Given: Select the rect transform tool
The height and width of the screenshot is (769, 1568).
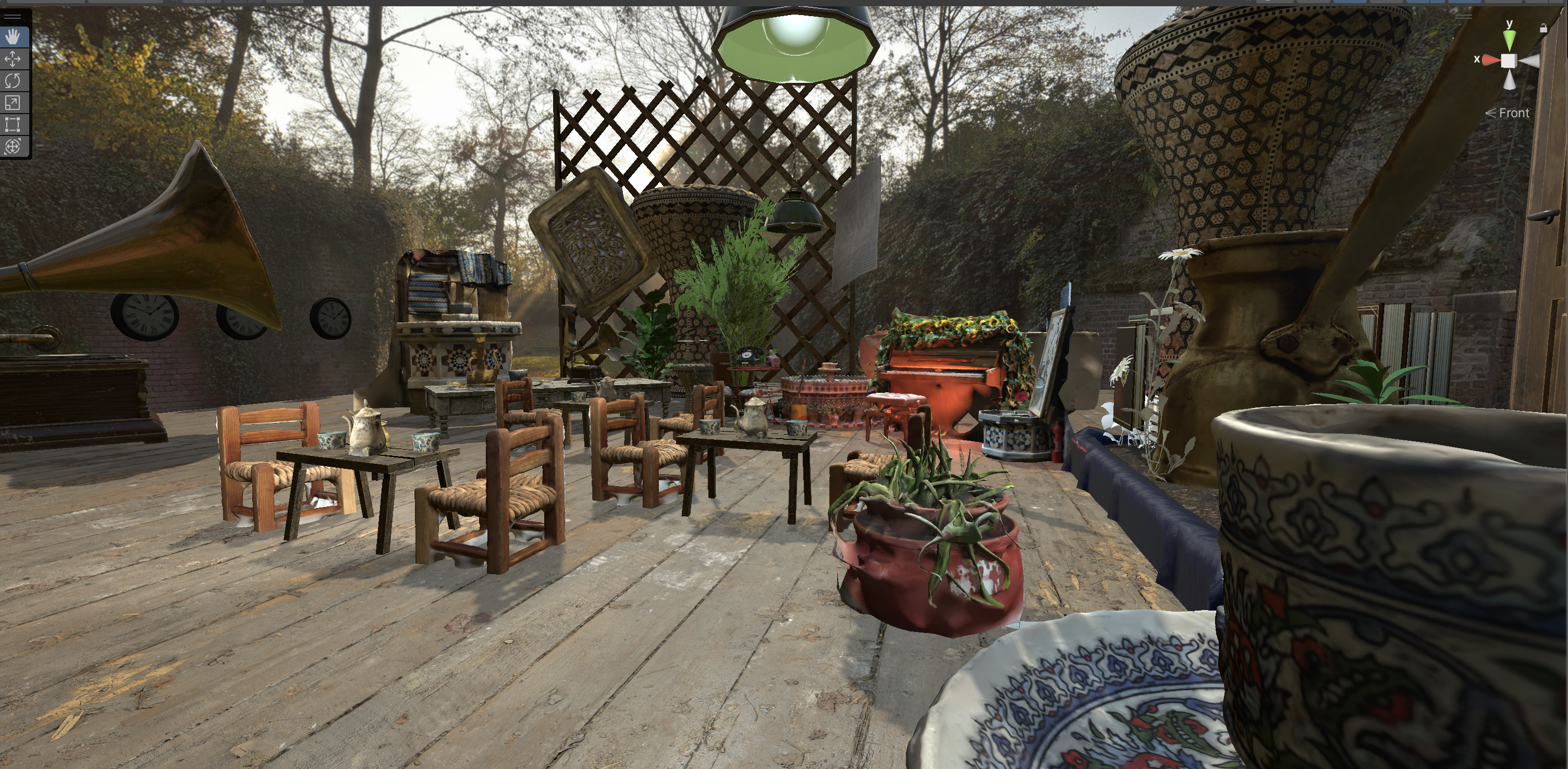Looking at the screenshot, I should pyautogui.click(x=13, y=125).
